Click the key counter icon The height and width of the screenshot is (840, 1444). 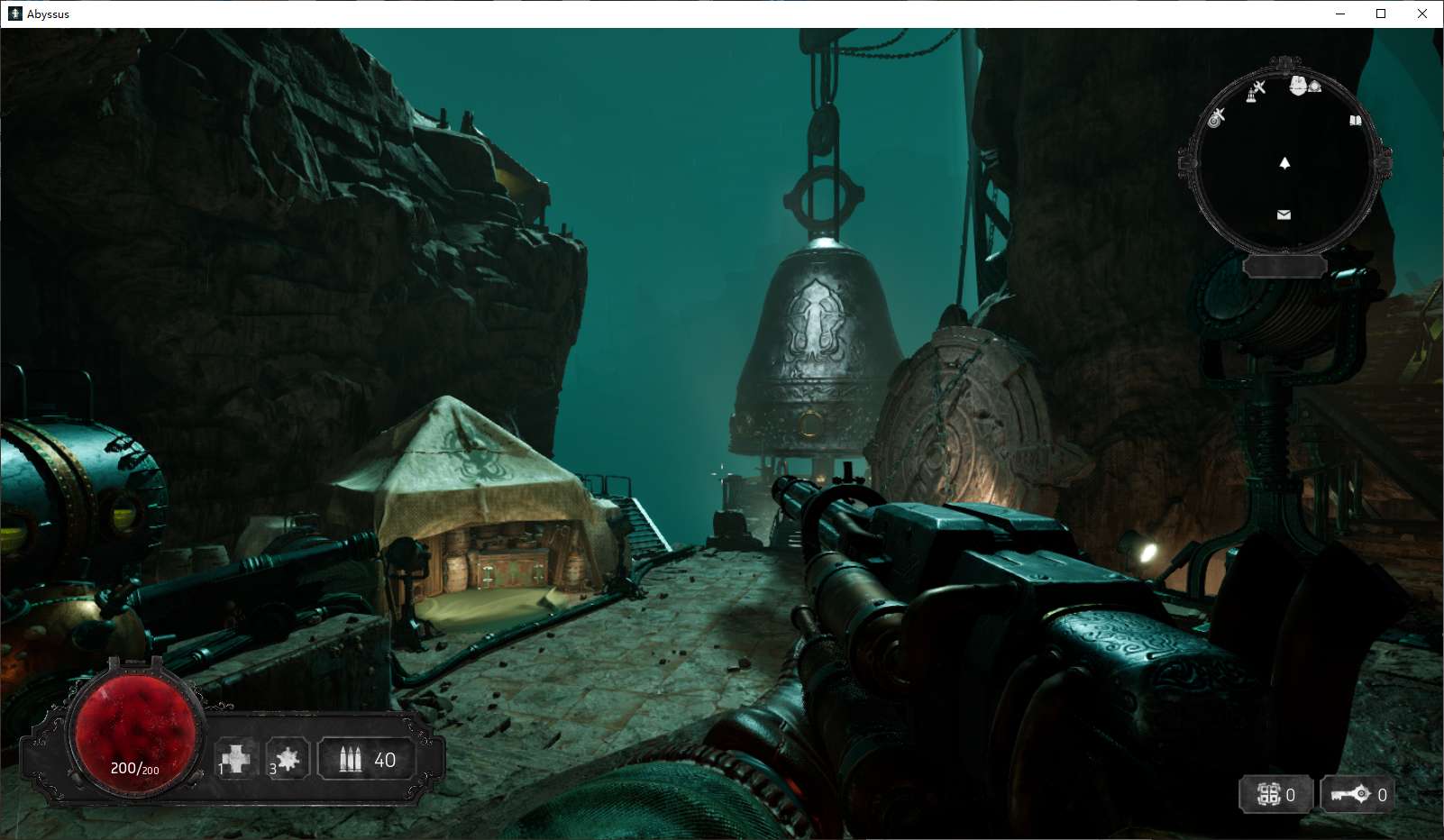pos(1351,794)
